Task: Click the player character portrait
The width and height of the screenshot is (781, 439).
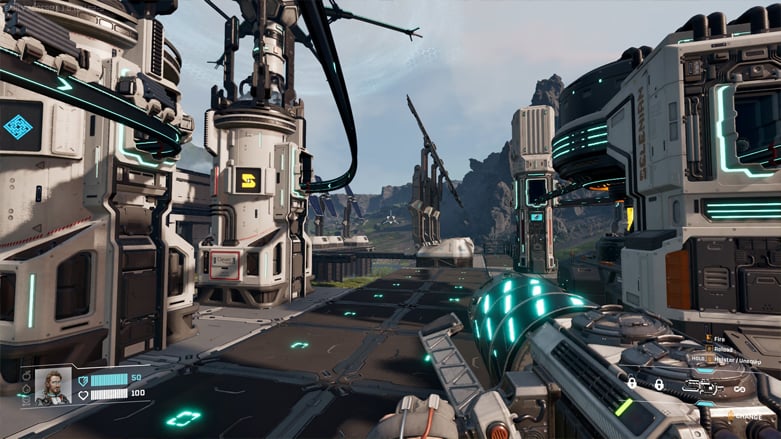Action: coord(52,386)
